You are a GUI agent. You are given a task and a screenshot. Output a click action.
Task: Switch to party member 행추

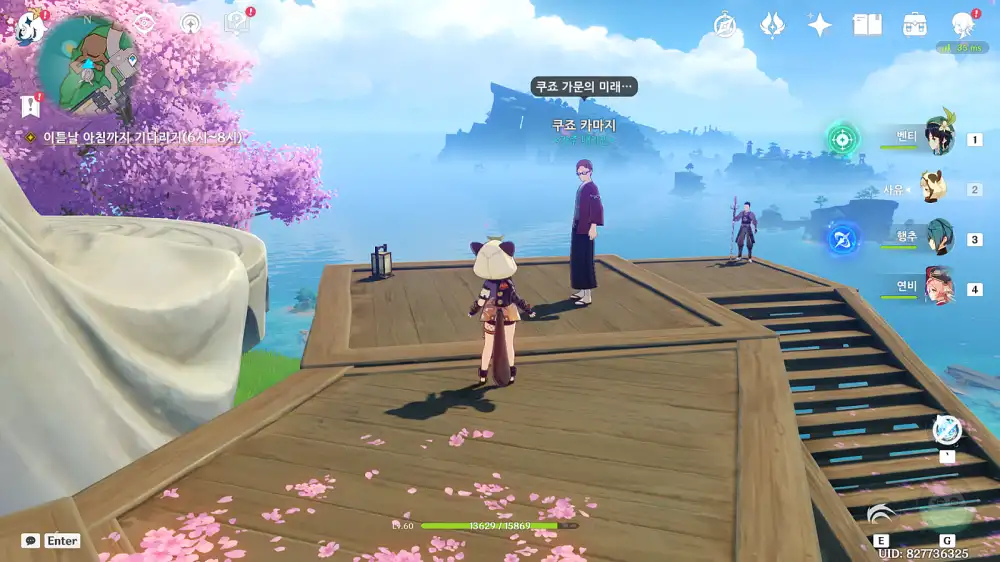[x=938, y=238]
